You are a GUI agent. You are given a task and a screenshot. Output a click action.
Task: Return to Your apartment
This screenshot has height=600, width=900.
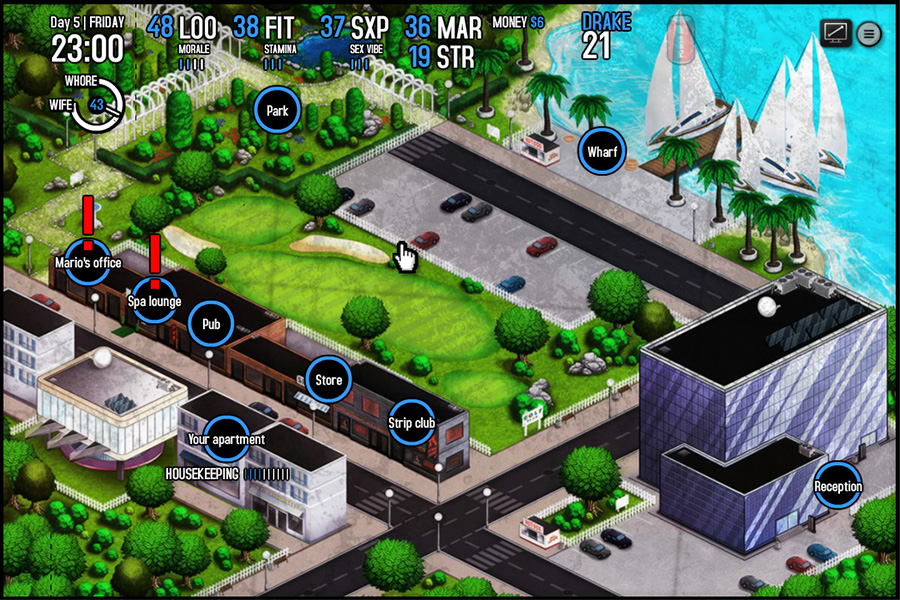coord(226,438)
